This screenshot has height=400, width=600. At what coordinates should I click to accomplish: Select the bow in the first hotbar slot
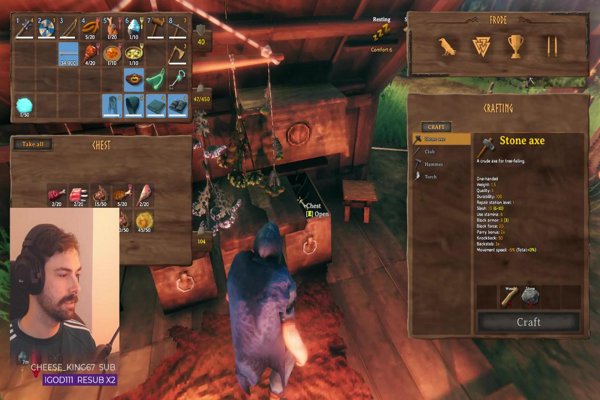pos(23,27)
